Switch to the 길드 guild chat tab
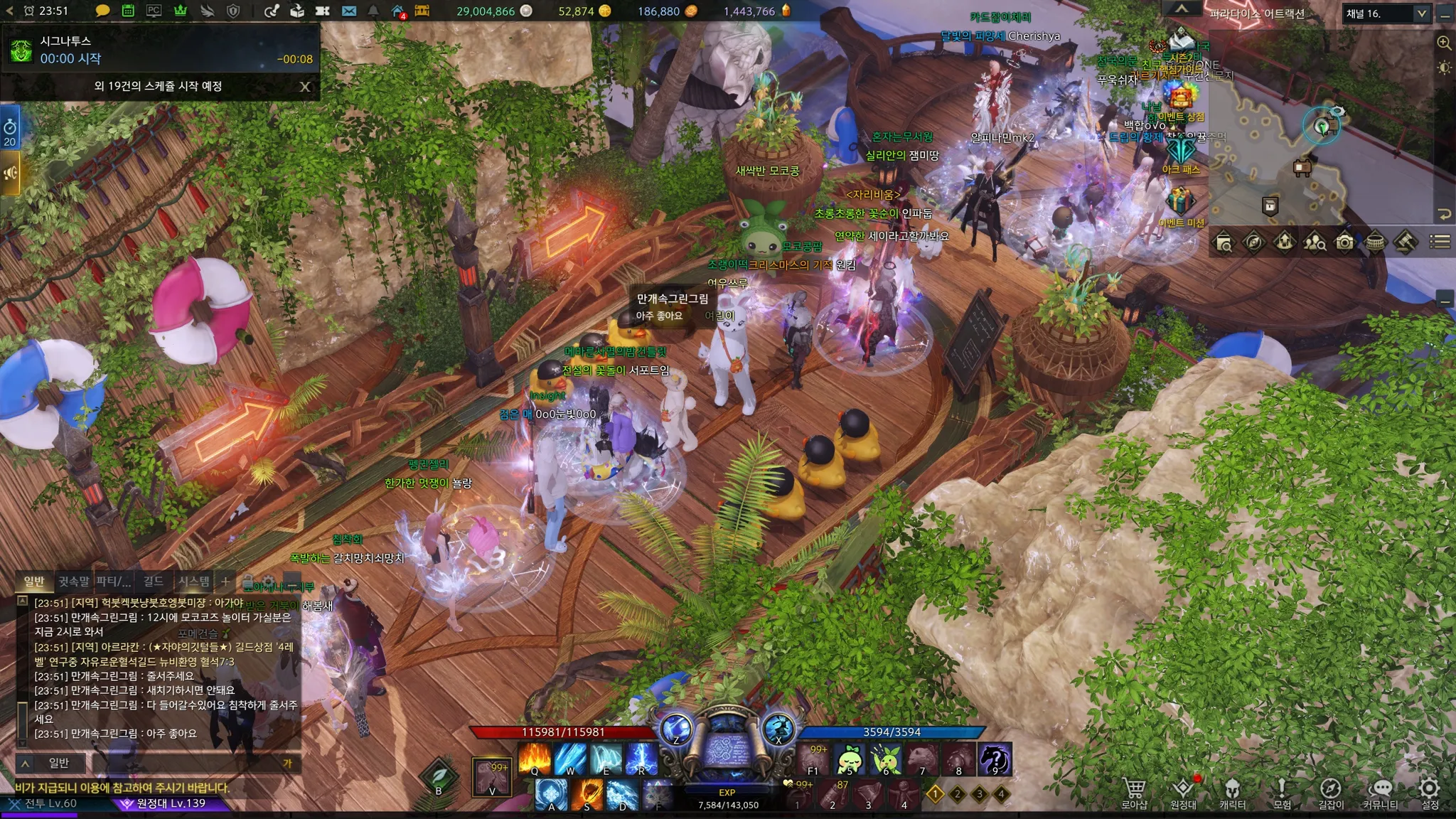 153,582
